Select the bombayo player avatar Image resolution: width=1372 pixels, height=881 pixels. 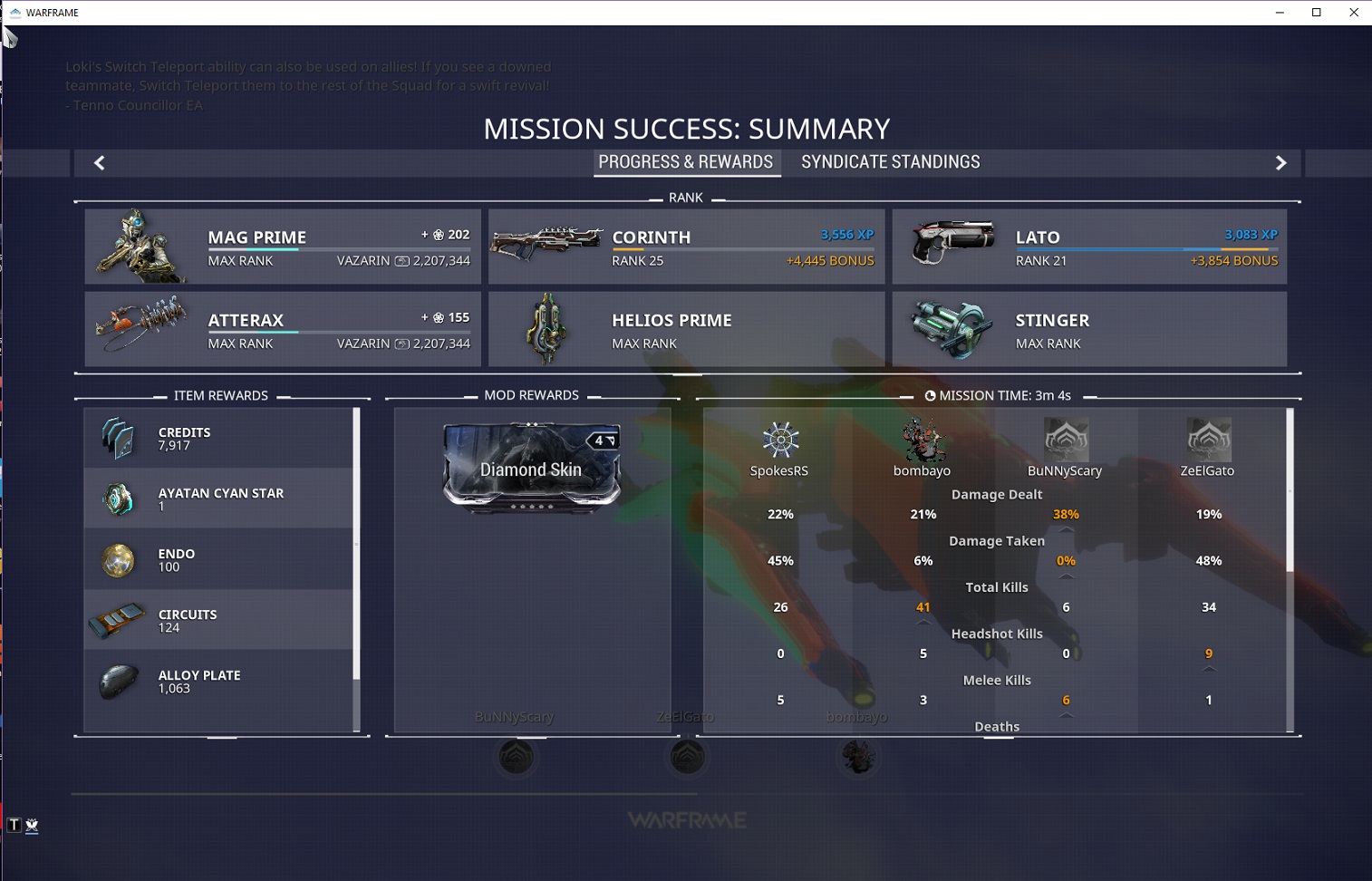[922, 440]
